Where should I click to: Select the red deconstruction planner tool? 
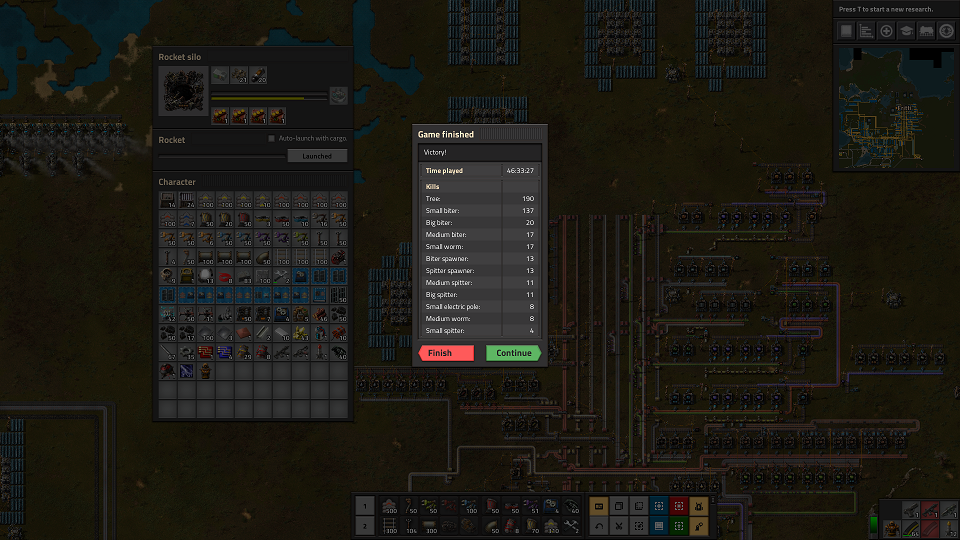(679, 507)
